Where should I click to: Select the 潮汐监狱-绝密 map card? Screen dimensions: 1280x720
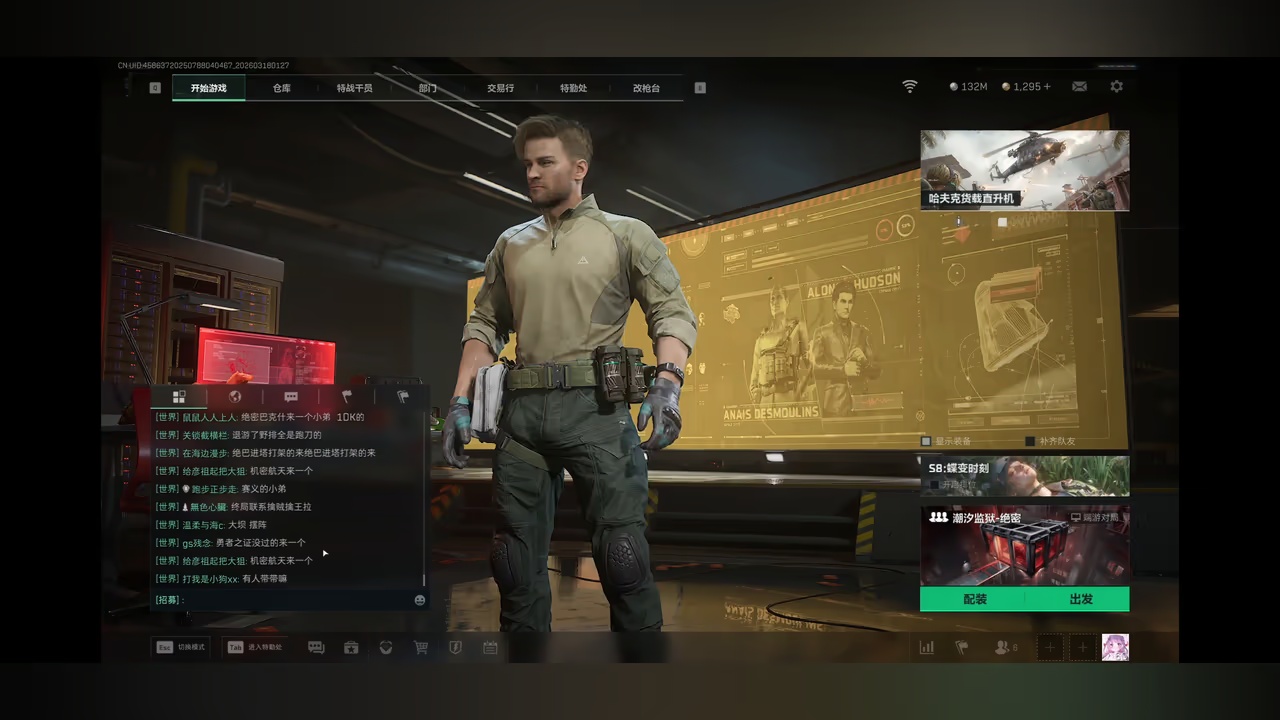point(1024,545)
